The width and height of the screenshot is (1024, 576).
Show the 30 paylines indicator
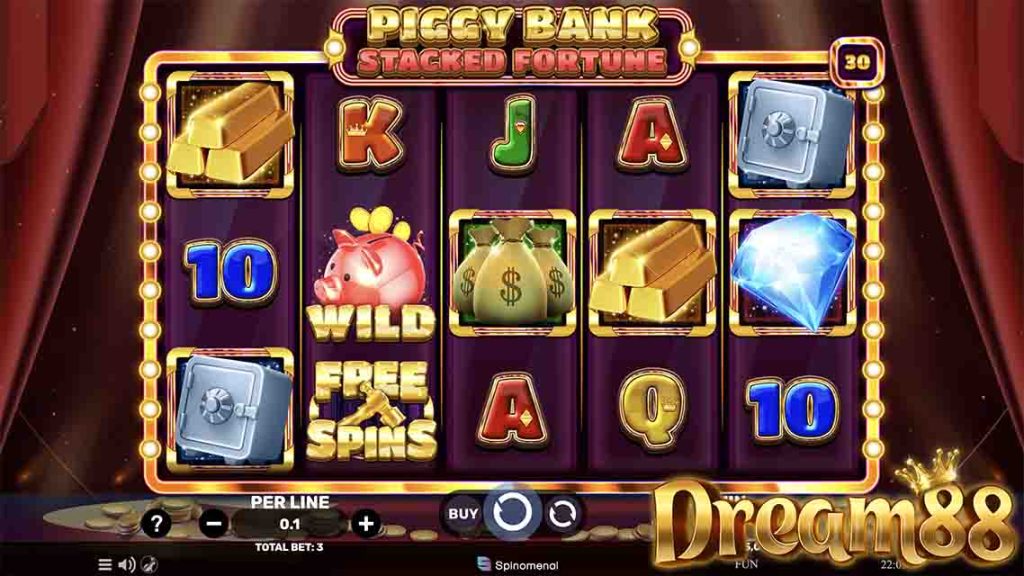[856, 61]
